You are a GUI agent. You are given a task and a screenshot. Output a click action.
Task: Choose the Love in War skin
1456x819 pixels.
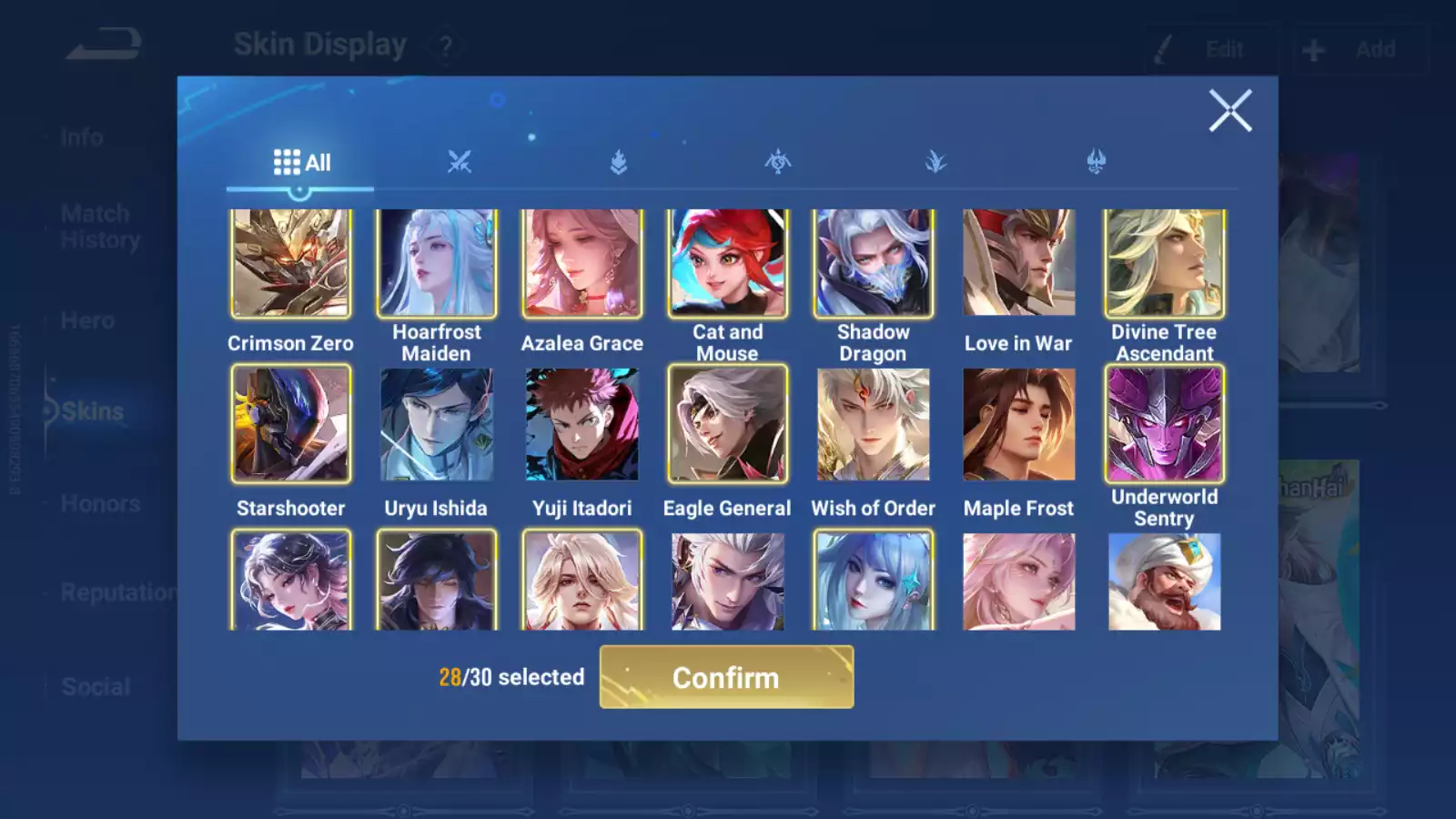[1019, 264]
